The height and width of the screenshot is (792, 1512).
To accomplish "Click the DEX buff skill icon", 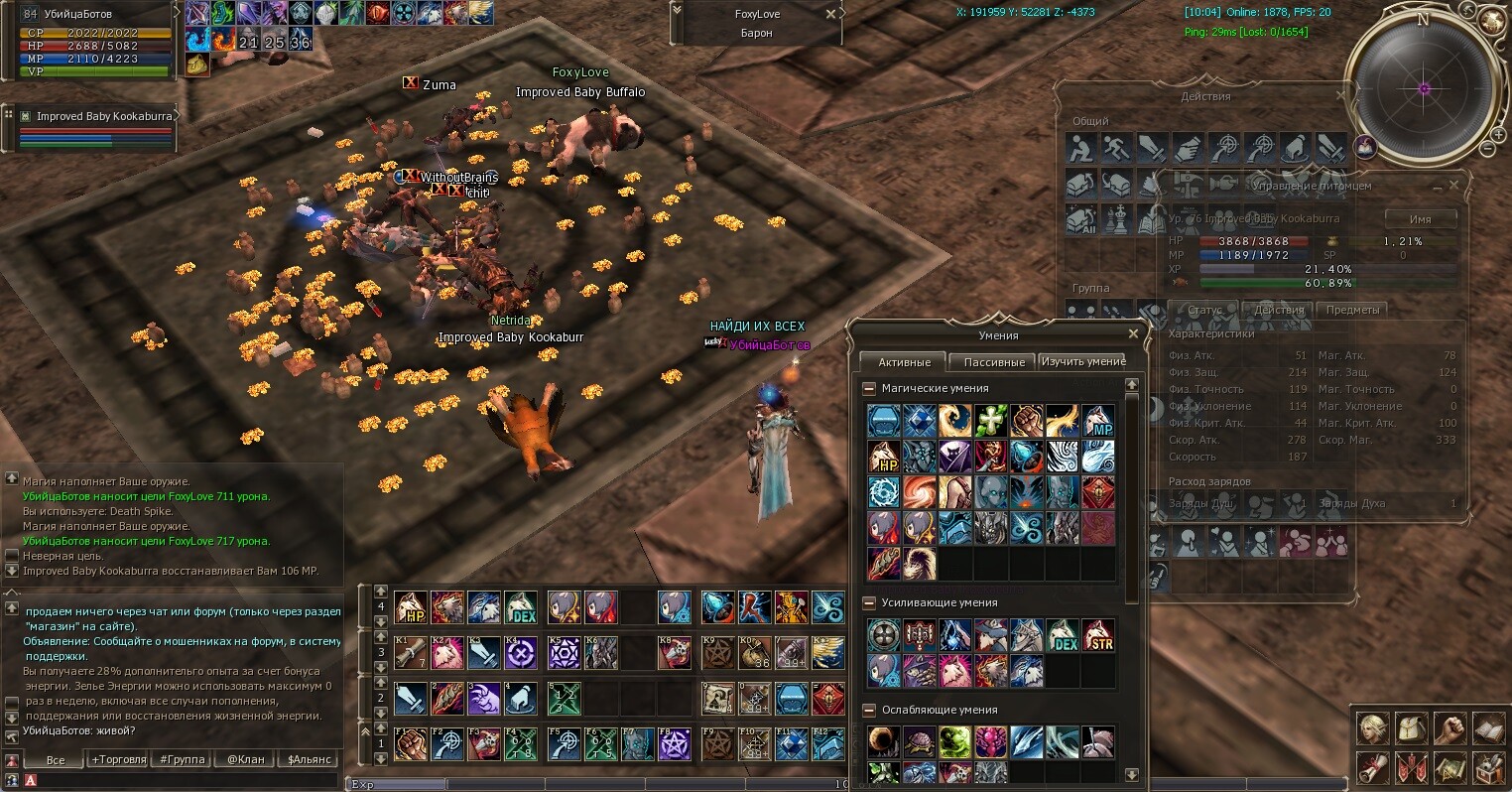I will tap(1062, 635).
